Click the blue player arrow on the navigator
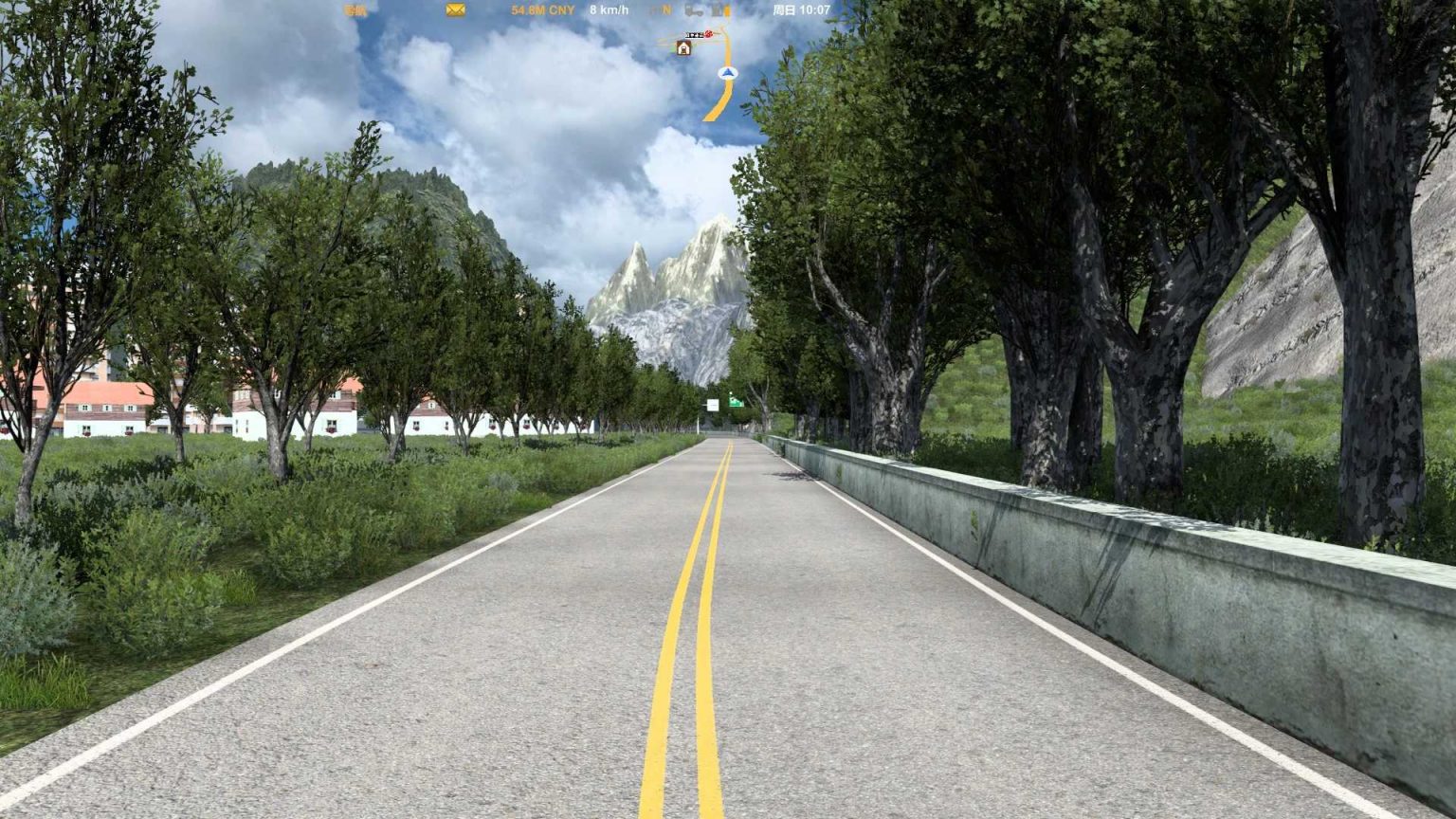This screenshot has height=819, width=1456. (727, 73)
